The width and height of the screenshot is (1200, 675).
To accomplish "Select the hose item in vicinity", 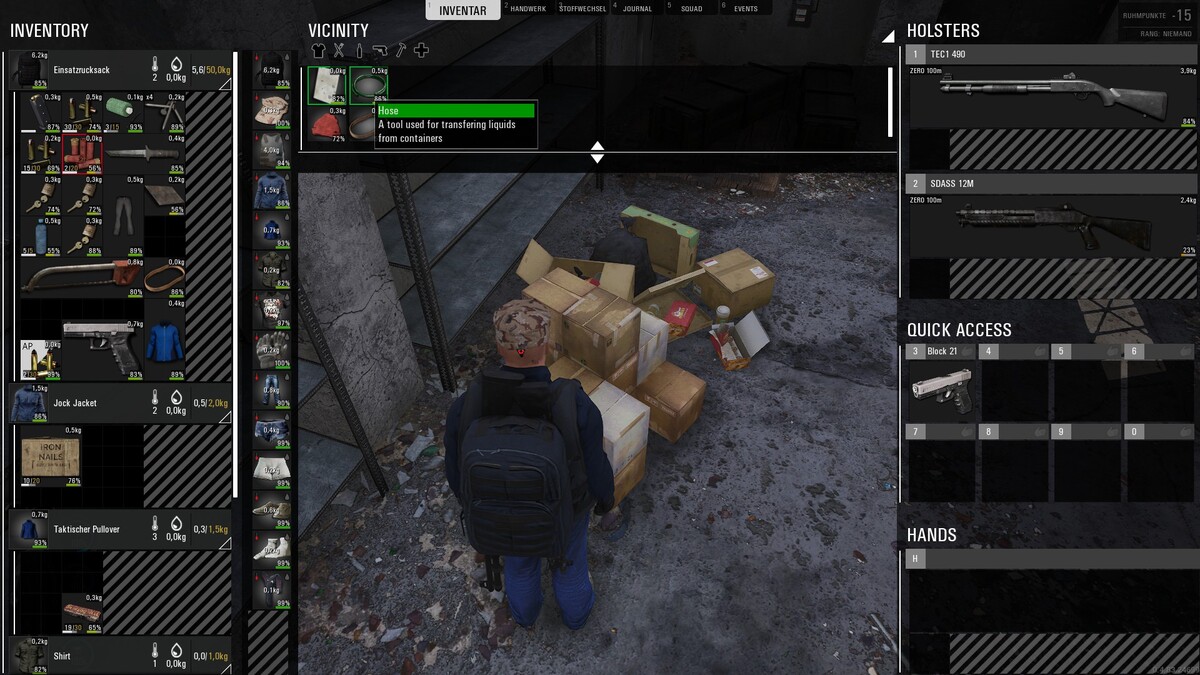I will coord(368,85).
